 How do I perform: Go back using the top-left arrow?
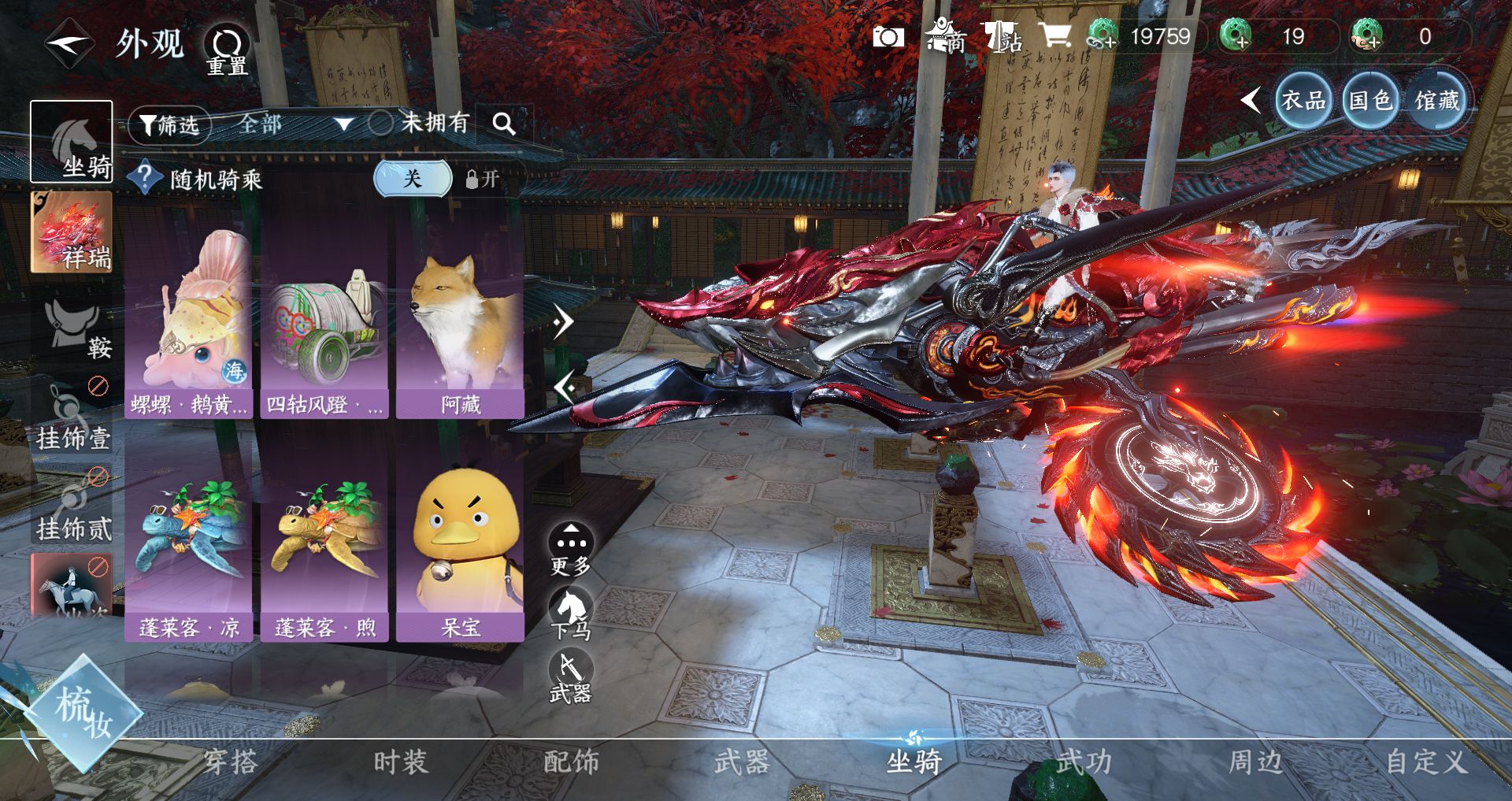tap(69, 43)
